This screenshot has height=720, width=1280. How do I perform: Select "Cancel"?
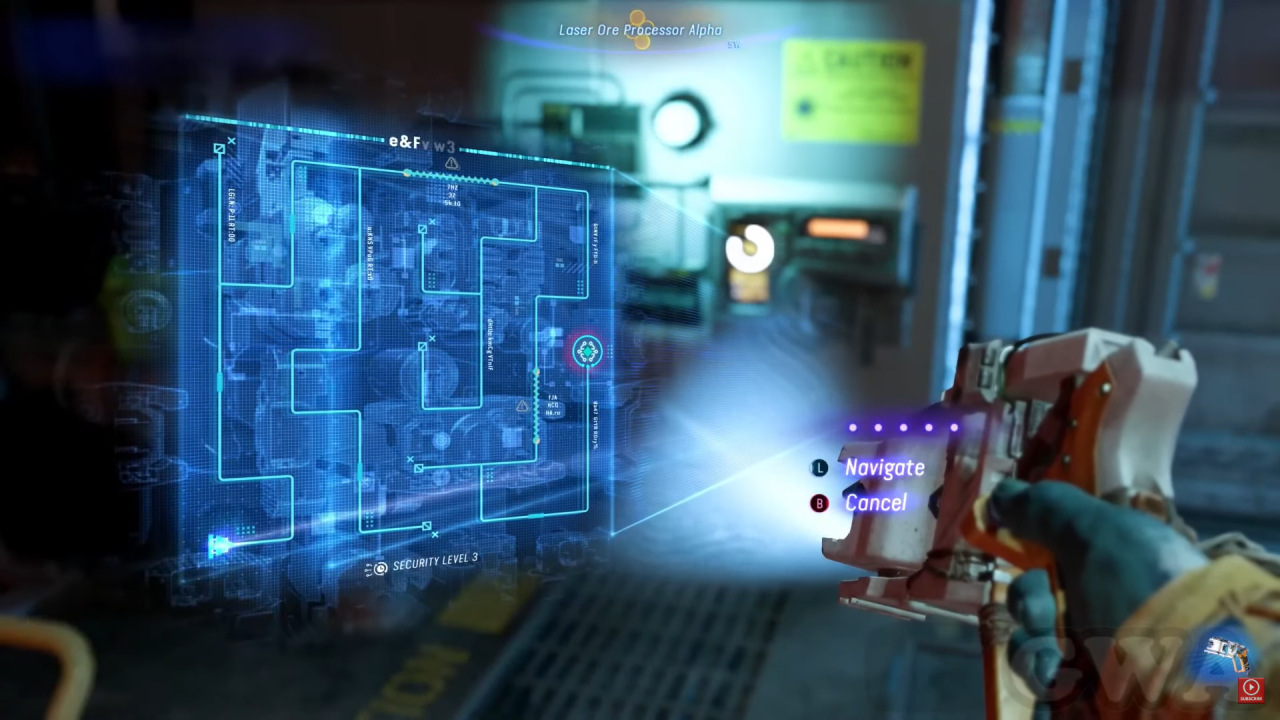click(876, 503)
